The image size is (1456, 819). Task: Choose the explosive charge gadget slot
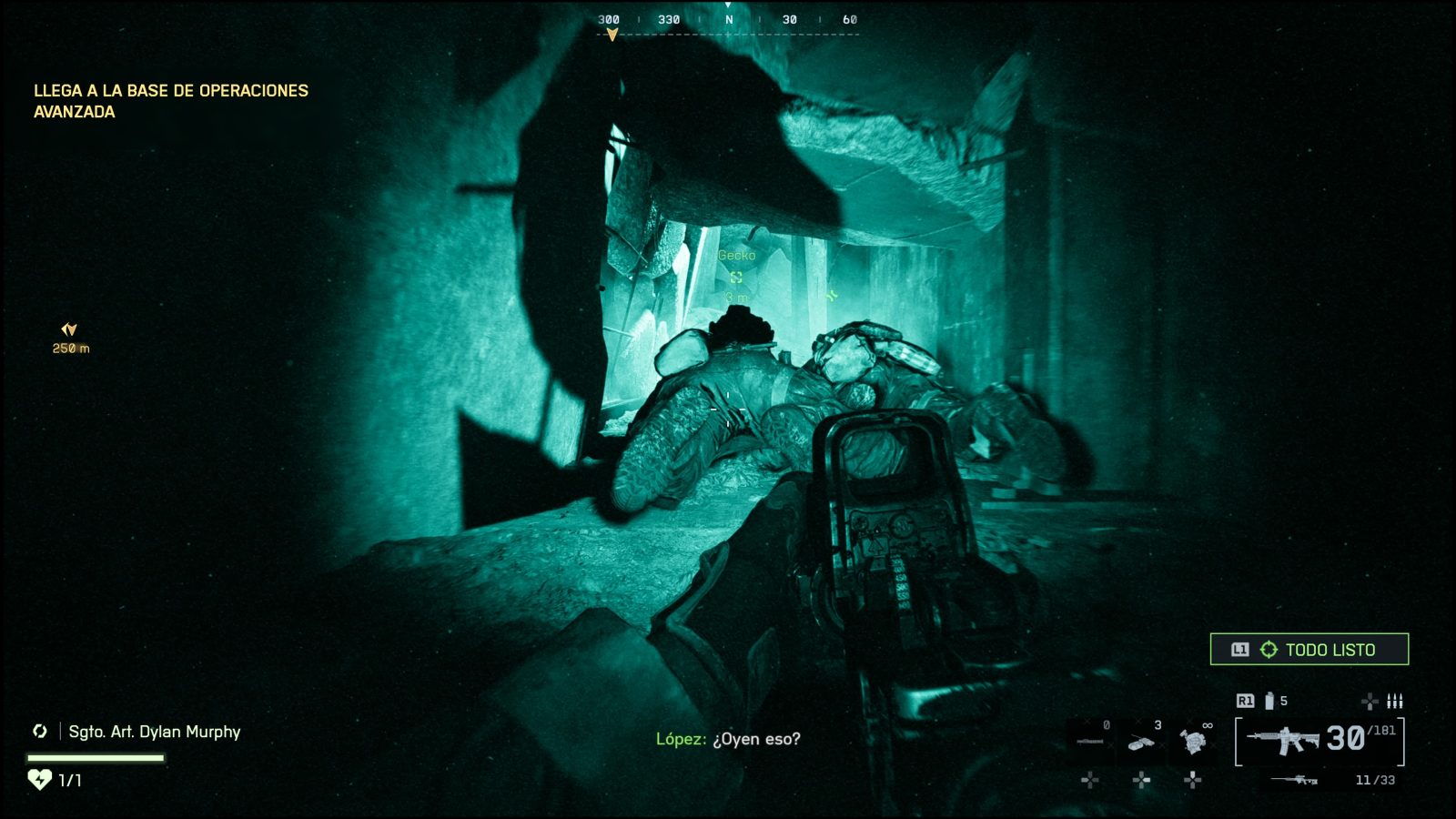point(1141,742)
